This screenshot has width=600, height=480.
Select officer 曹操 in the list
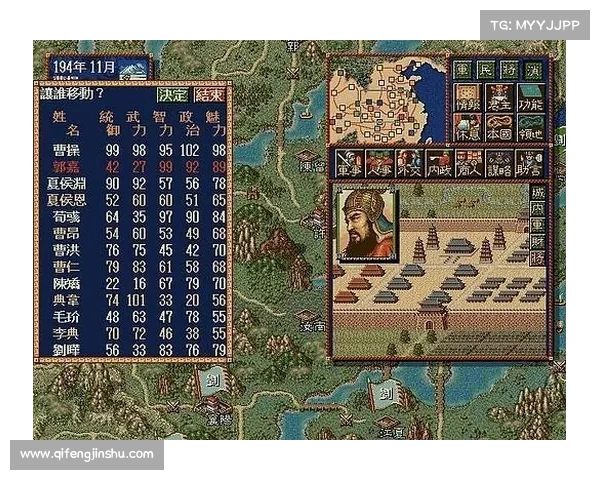[x=66, y=149]
